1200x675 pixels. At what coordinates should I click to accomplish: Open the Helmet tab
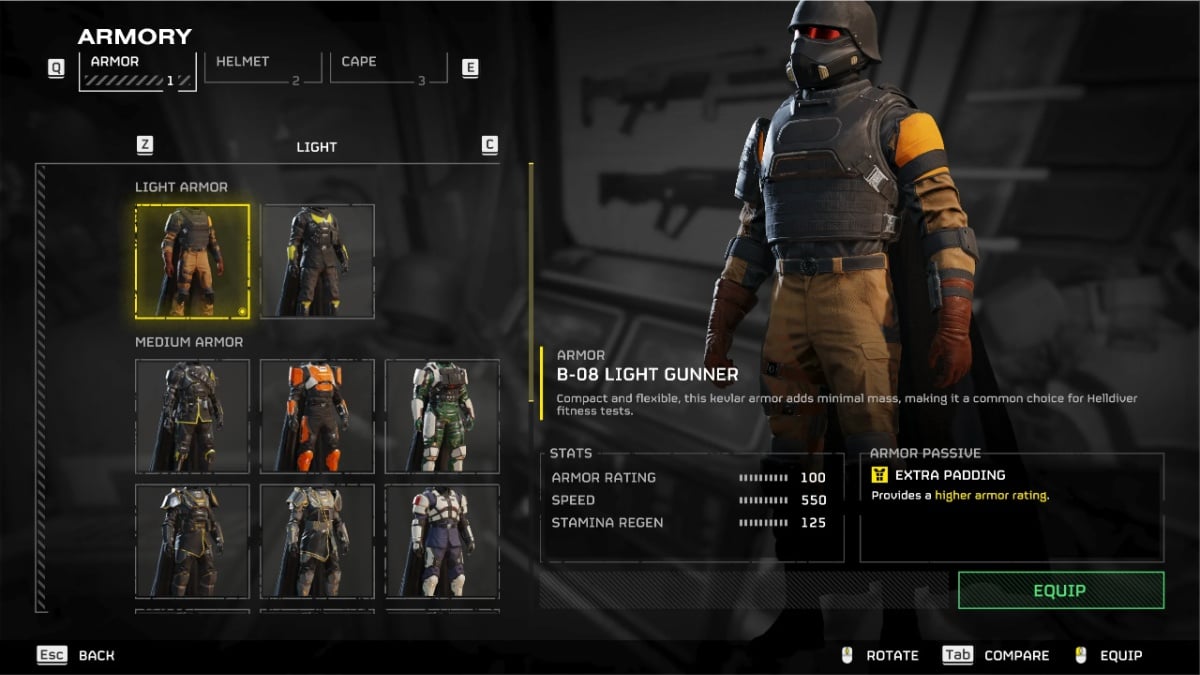(x=263, y=68)
